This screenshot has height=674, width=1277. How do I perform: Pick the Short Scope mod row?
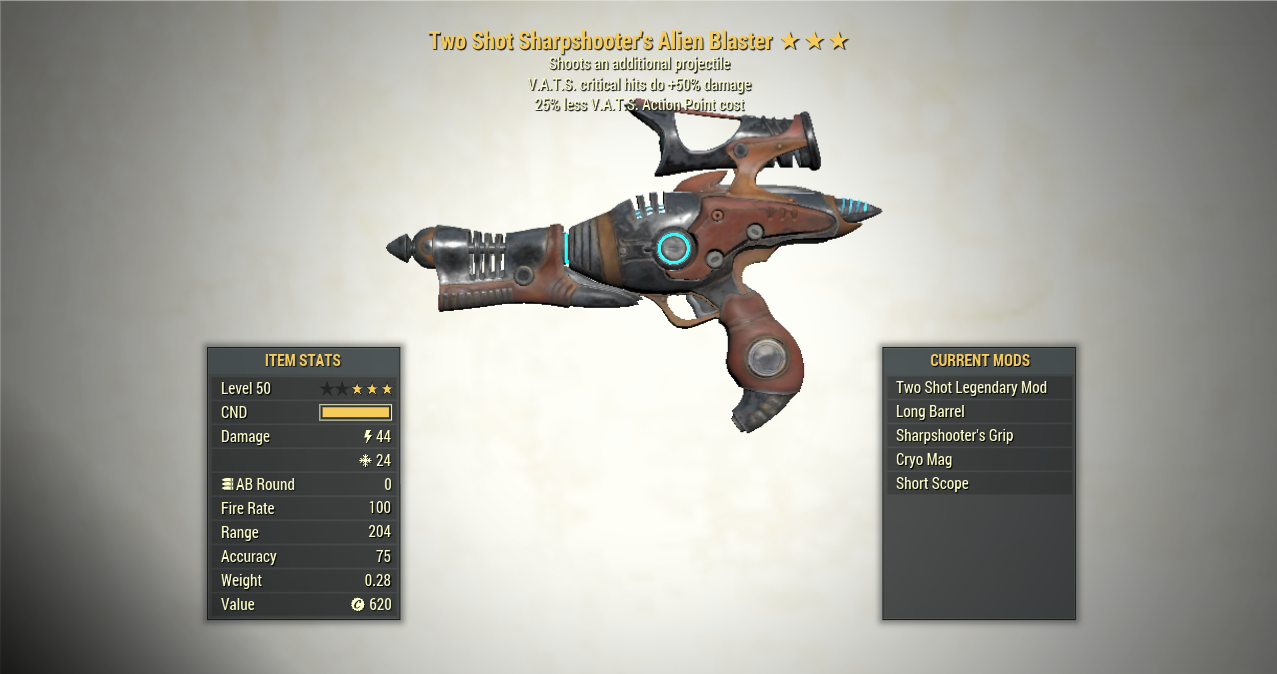(978, 483)
